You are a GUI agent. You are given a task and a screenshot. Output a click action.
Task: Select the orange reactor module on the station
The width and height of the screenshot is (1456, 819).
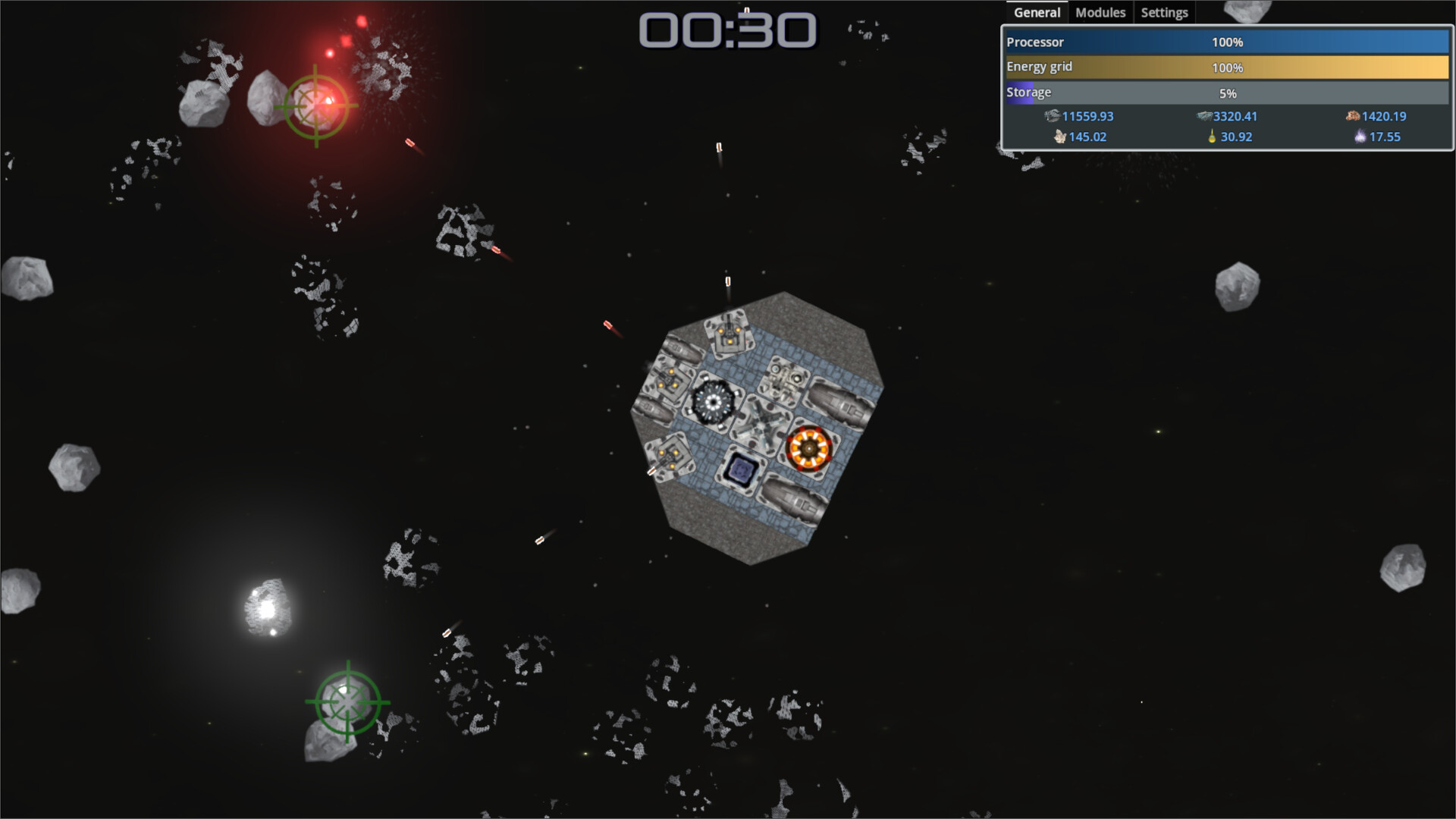[x=808, y=449]
